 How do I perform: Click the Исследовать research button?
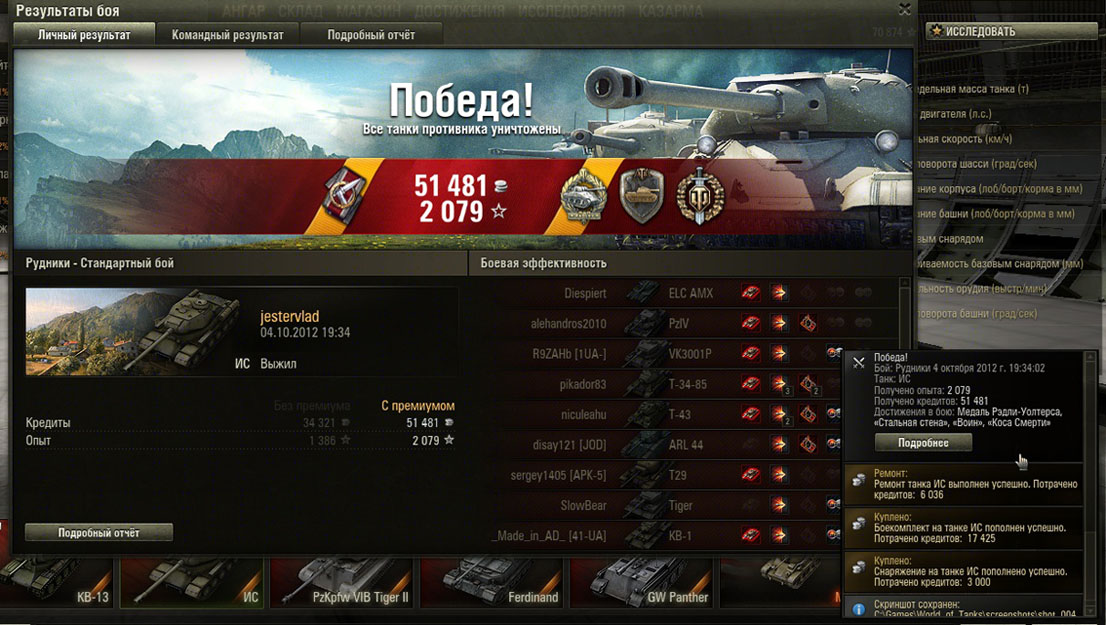tap(1011, 31)
